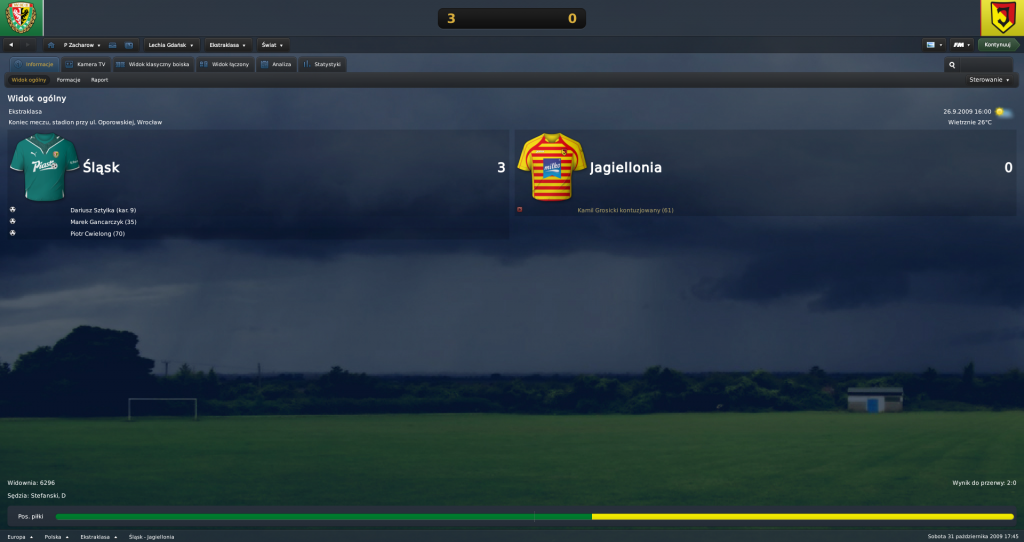Switch to the Widok łączony tab
The height and width of the screenshot is (542, 1024).
tap(225, 64)
